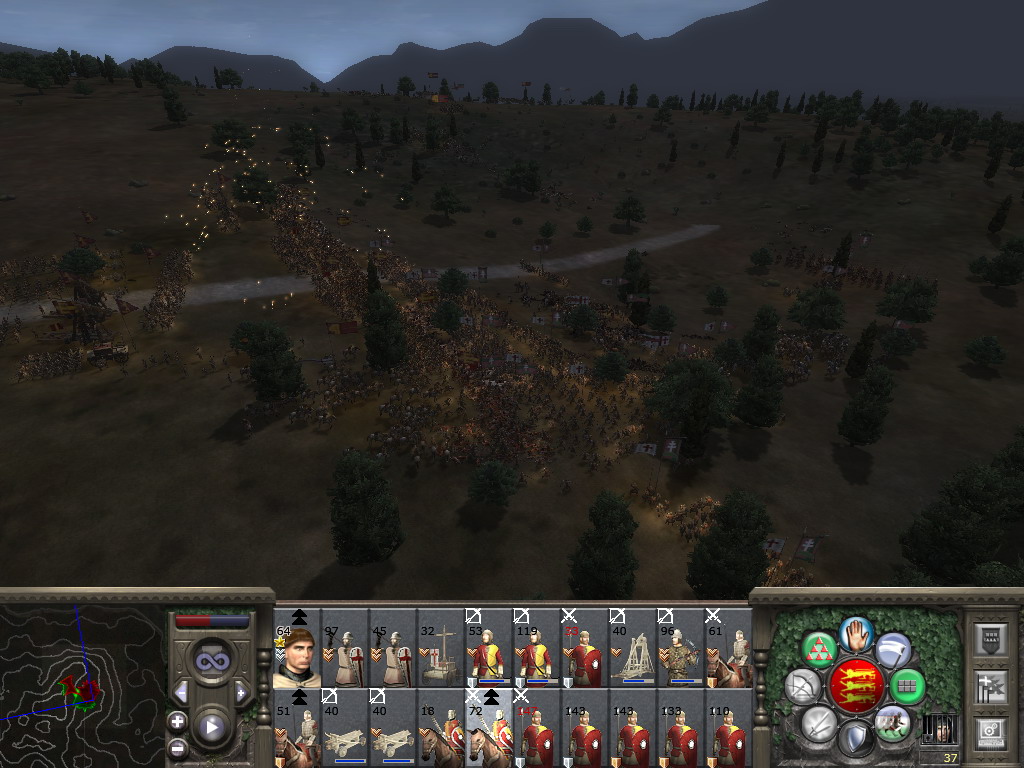This screenshot has height=768, width=1024.
Task: Select the general's unit card with 64 men
Action: click(x=297, y=648)
